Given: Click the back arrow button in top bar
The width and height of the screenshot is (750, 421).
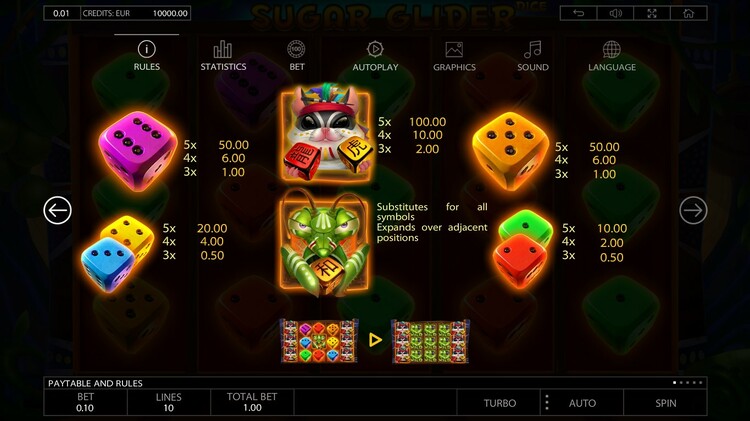Looking at the screenshot, I should pos(579,13).
